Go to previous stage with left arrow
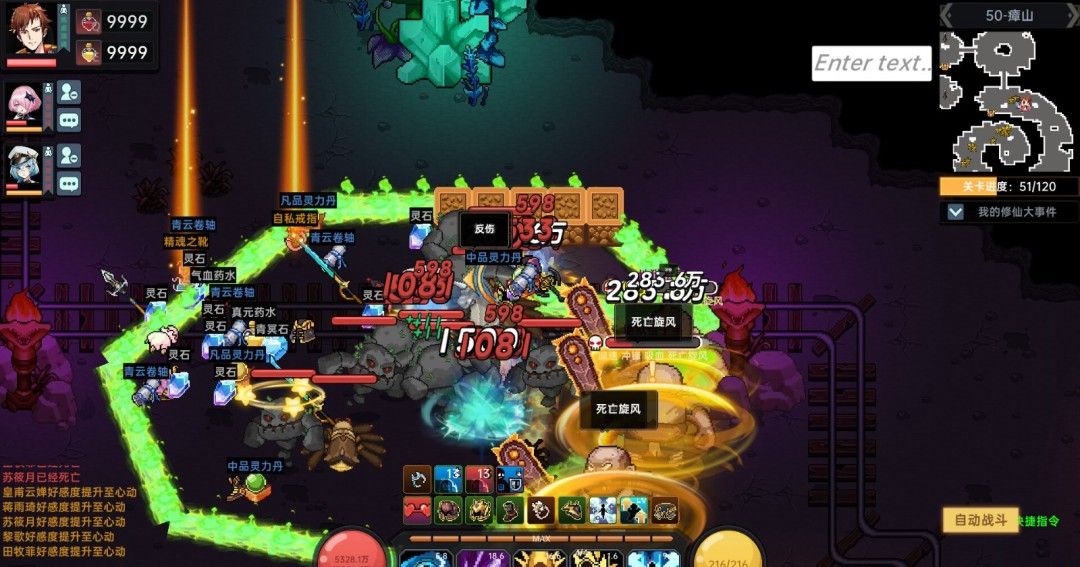 point(950,15)
